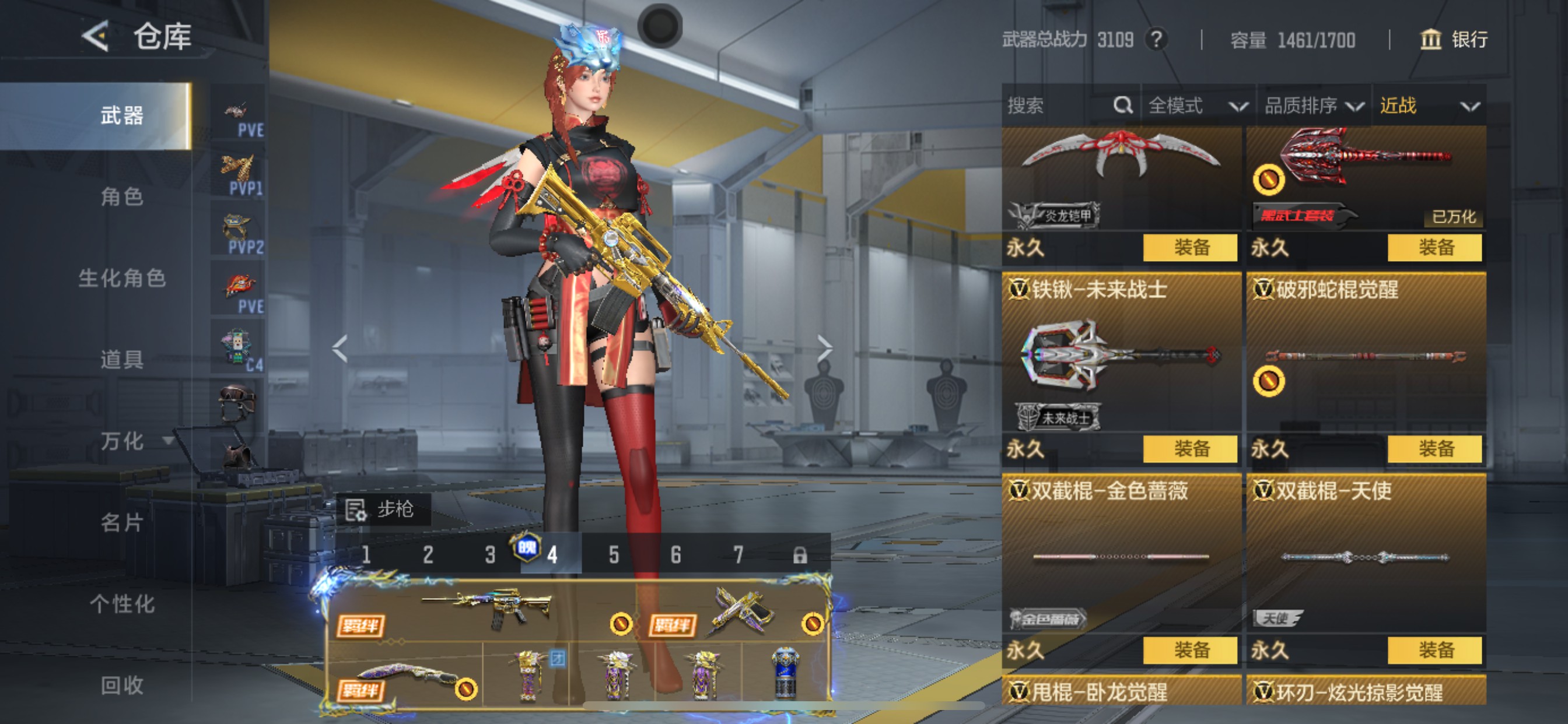Open the 近战 weapon type dropdown
This screenshot has width=1568, height=724.
[x=1429, y=106]
